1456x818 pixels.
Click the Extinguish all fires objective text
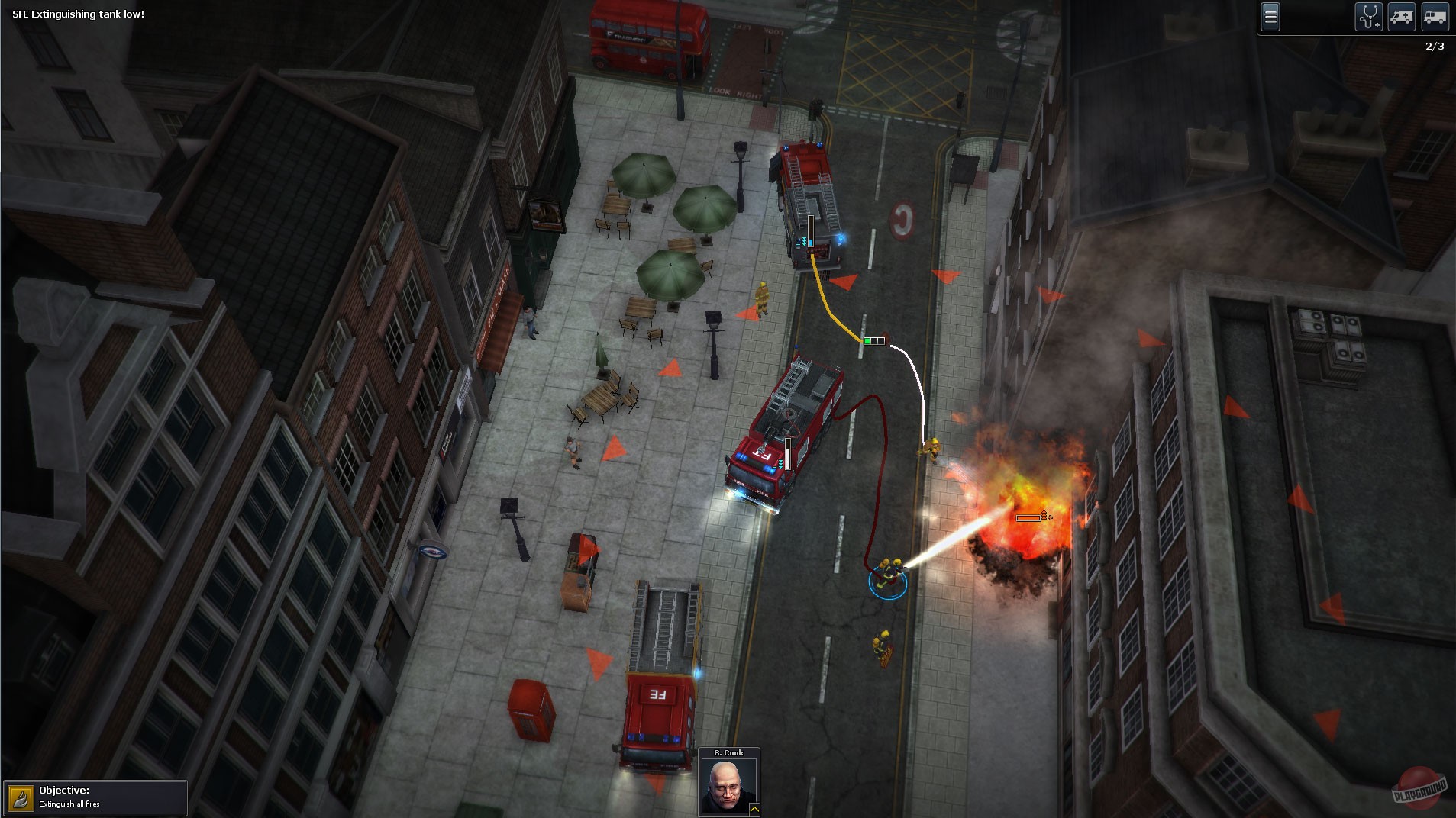72,804
